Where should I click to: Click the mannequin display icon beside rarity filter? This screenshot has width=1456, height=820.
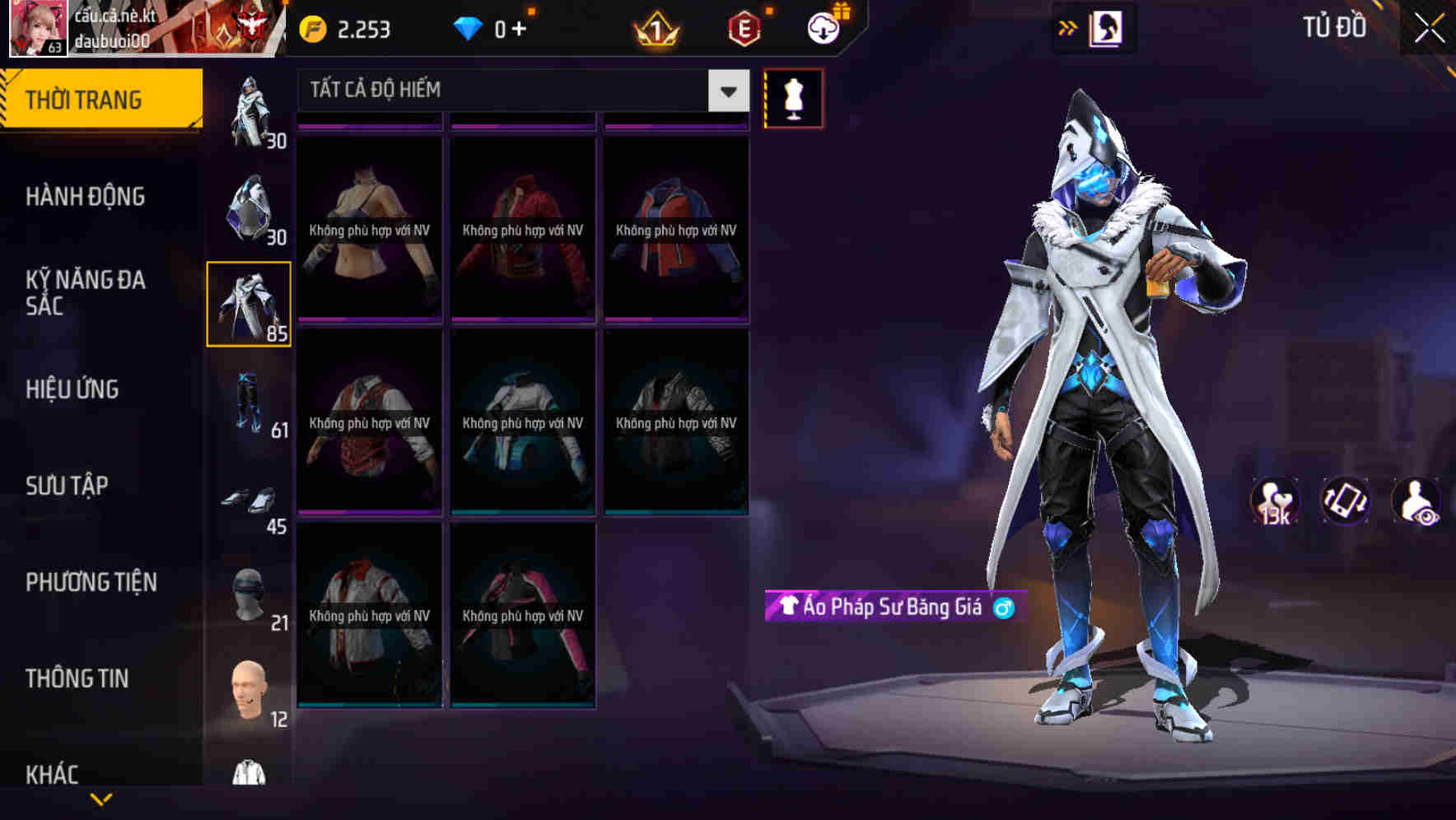793,97
